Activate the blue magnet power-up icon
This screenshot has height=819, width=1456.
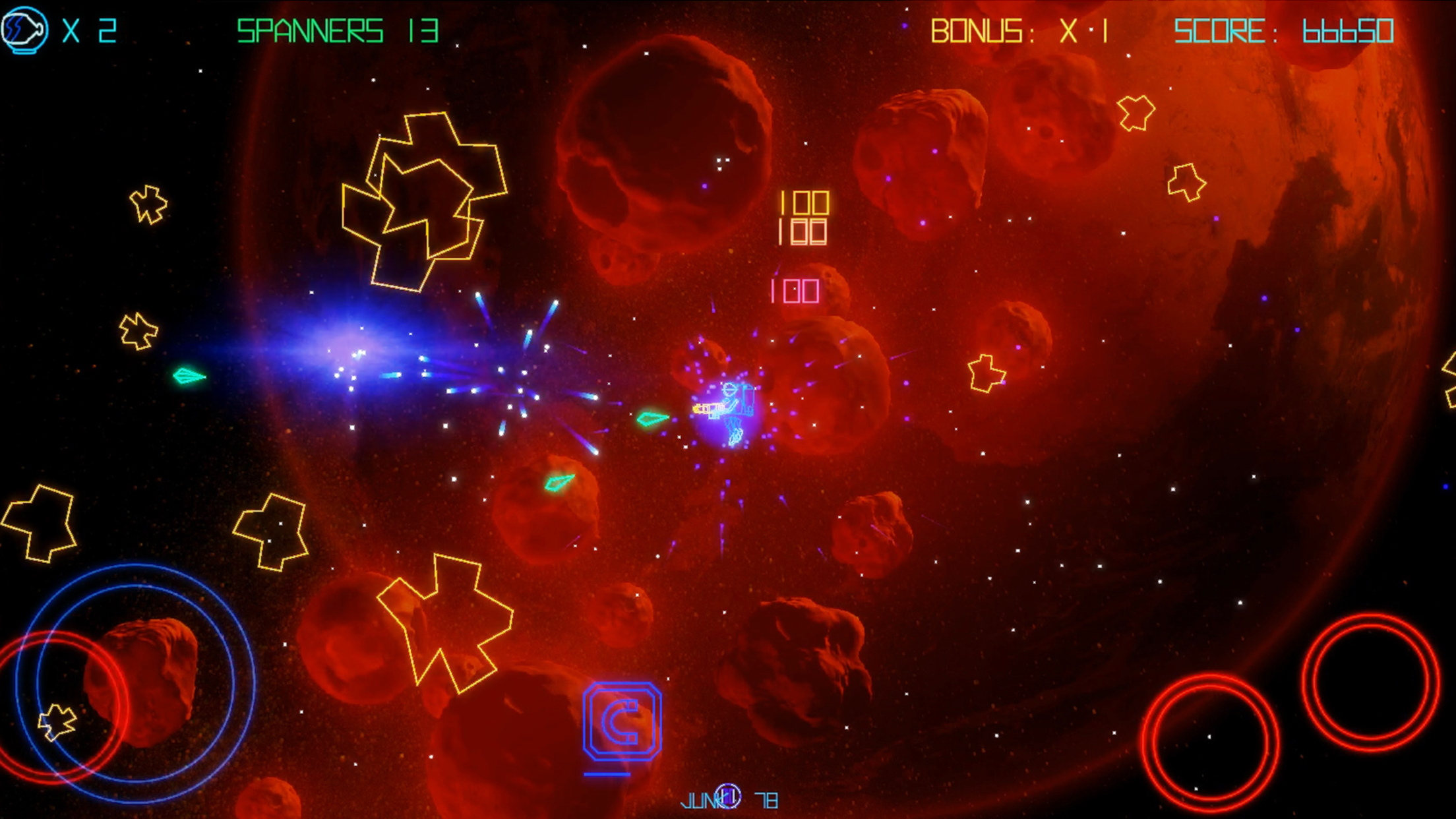tap(622, 721)
